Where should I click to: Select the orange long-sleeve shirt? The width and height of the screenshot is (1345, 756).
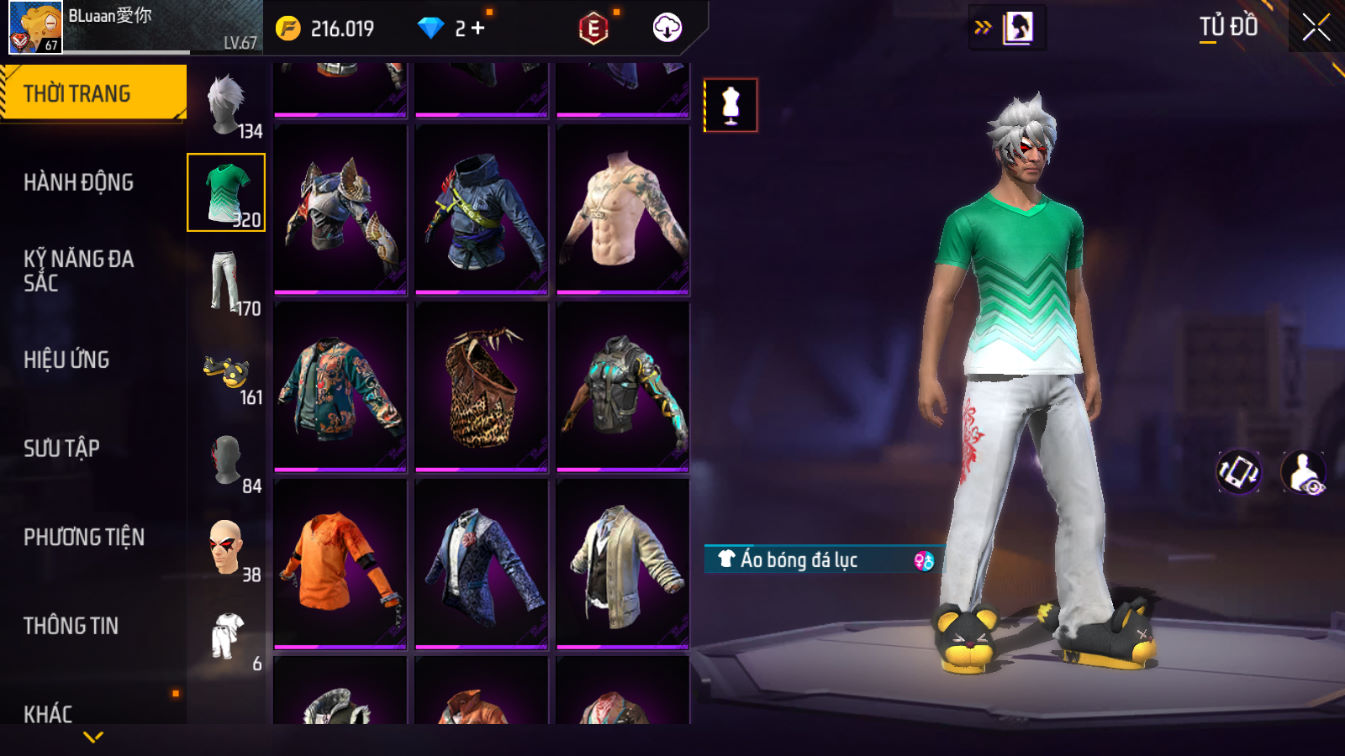[x=340, y=563]
